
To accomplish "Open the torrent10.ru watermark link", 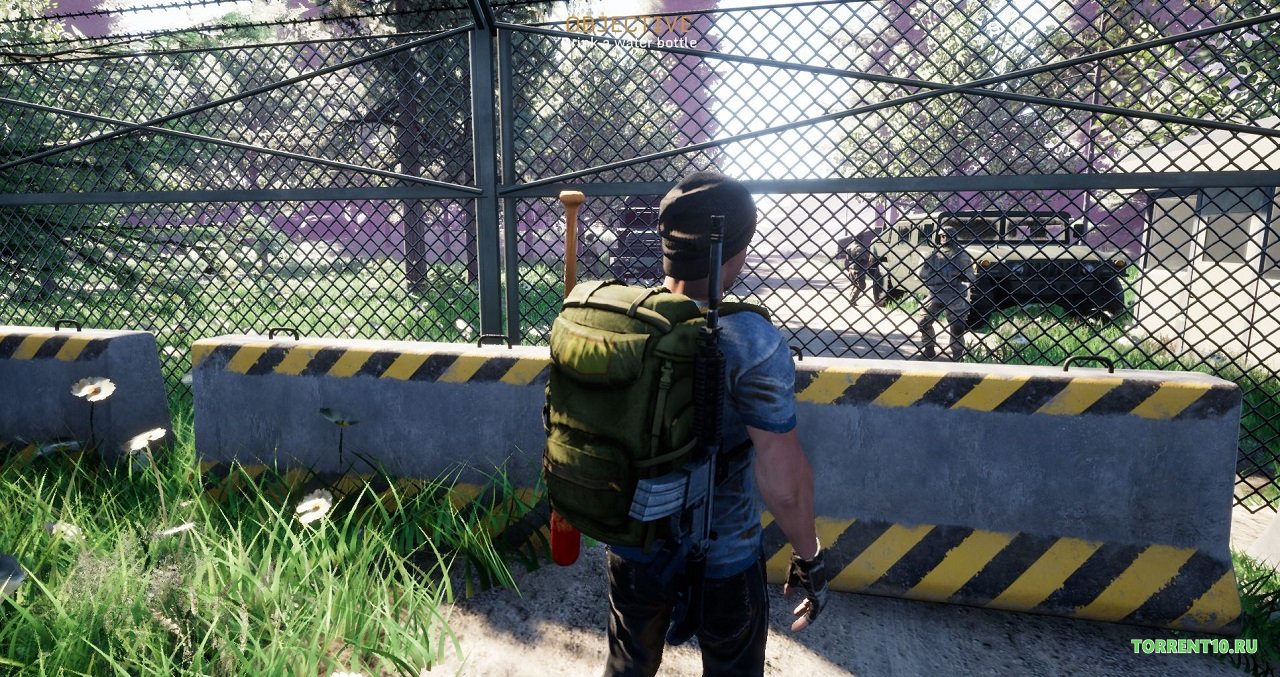I will tap(1194, 646).
